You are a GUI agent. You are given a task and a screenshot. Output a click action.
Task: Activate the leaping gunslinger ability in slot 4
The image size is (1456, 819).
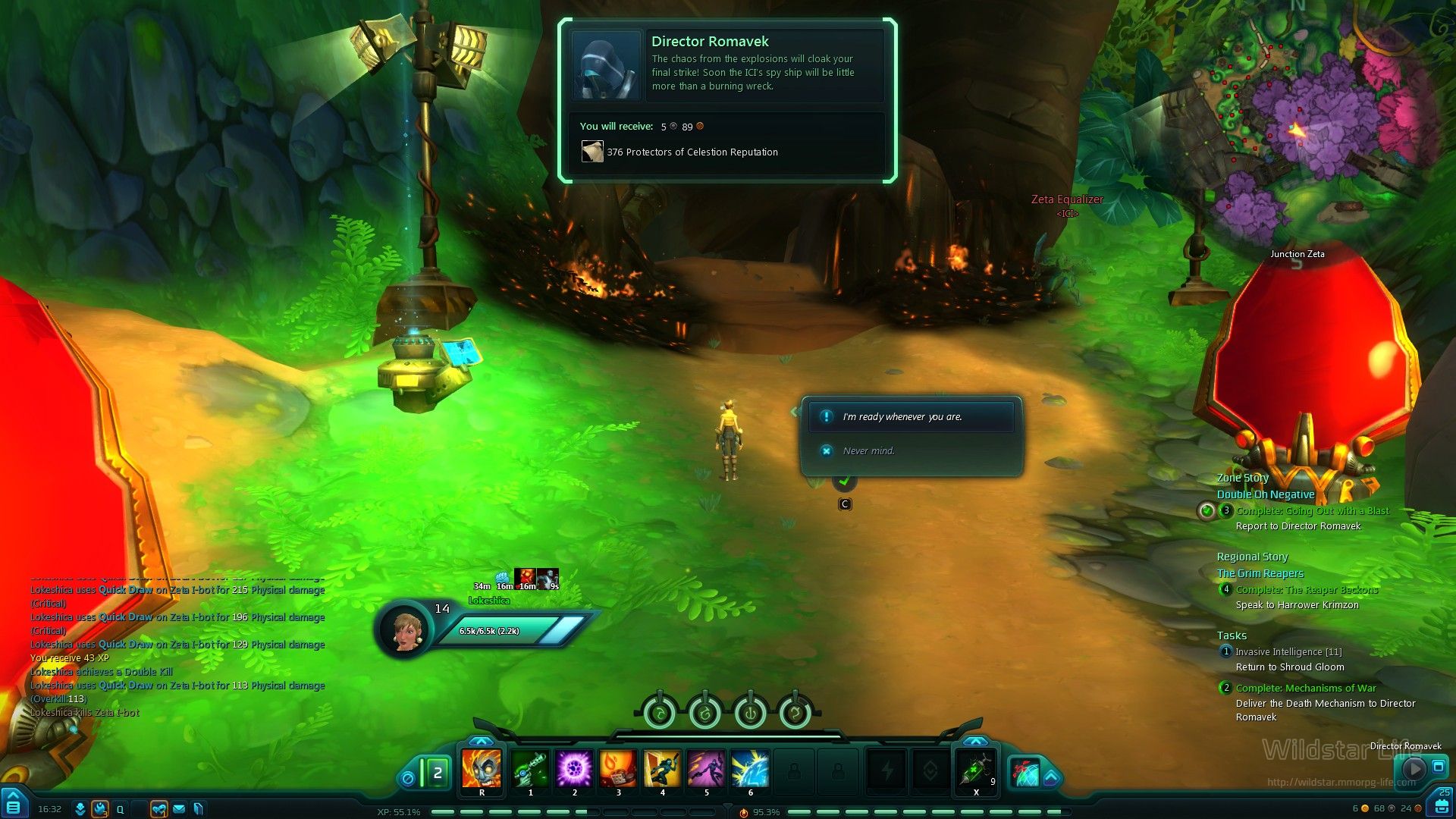click(x=662, y=769)
